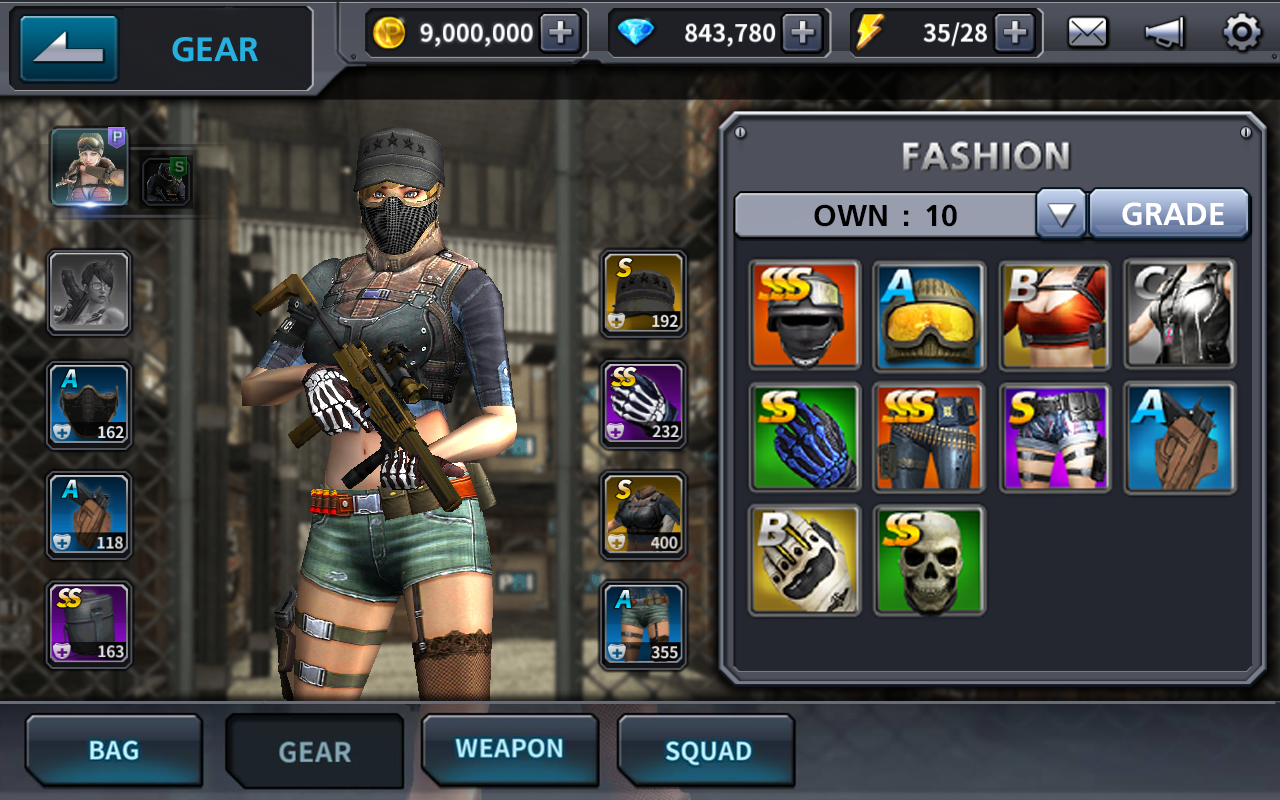
Task: Refill energy with the plus button
Action: (x=1015, y=33)
